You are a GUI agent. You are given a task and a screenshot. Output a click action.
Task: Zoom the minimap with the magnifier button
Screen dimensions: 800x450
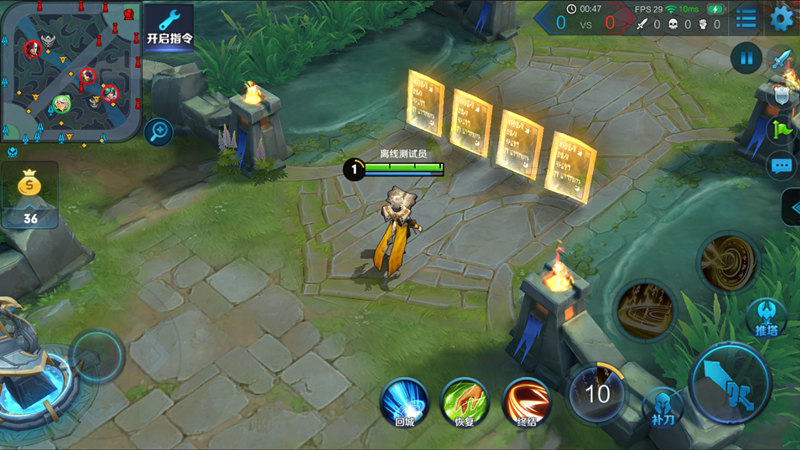pos(157,130)
